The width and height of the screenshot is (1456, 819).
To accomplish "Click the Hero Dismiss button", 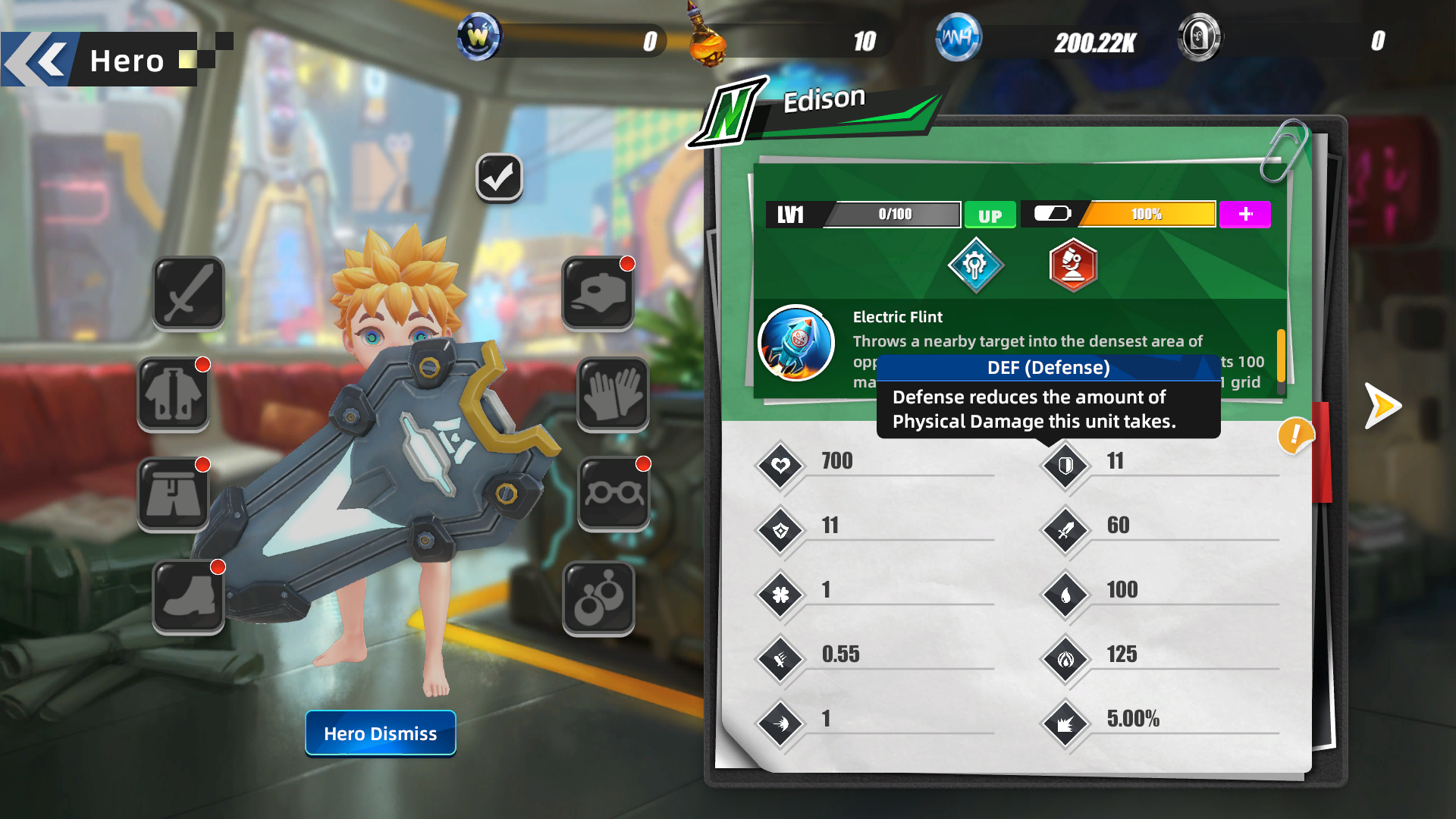I will pos(380,733).
